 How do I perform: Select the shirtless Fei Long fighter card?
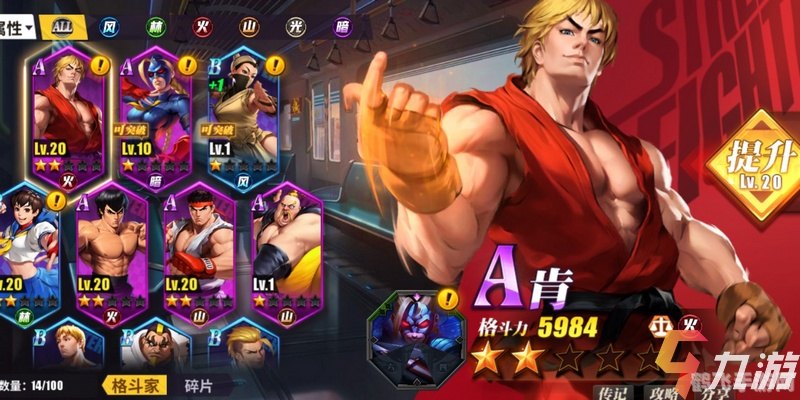[x=111, y=250]
